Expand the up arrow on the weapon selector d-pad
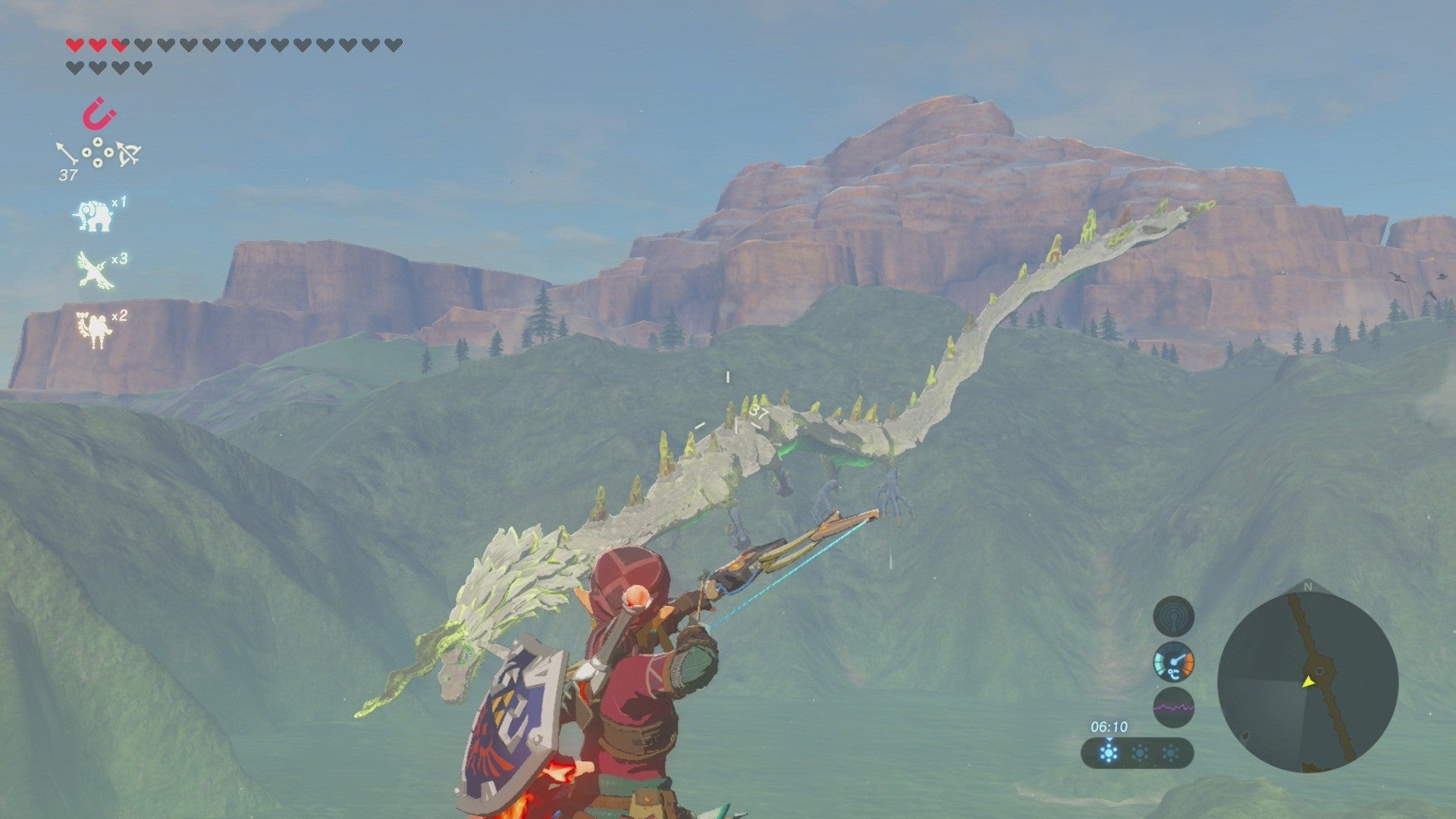The image size is (1456, 819). pos(97,143)
